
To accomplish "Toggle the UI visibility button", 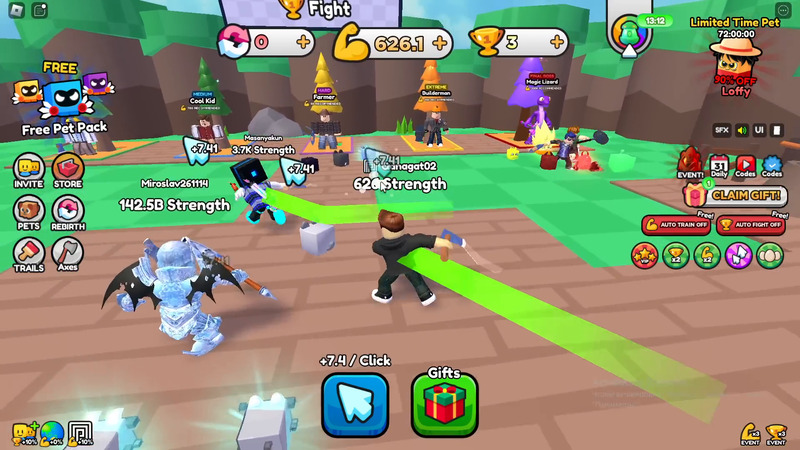I will (760, 130).
